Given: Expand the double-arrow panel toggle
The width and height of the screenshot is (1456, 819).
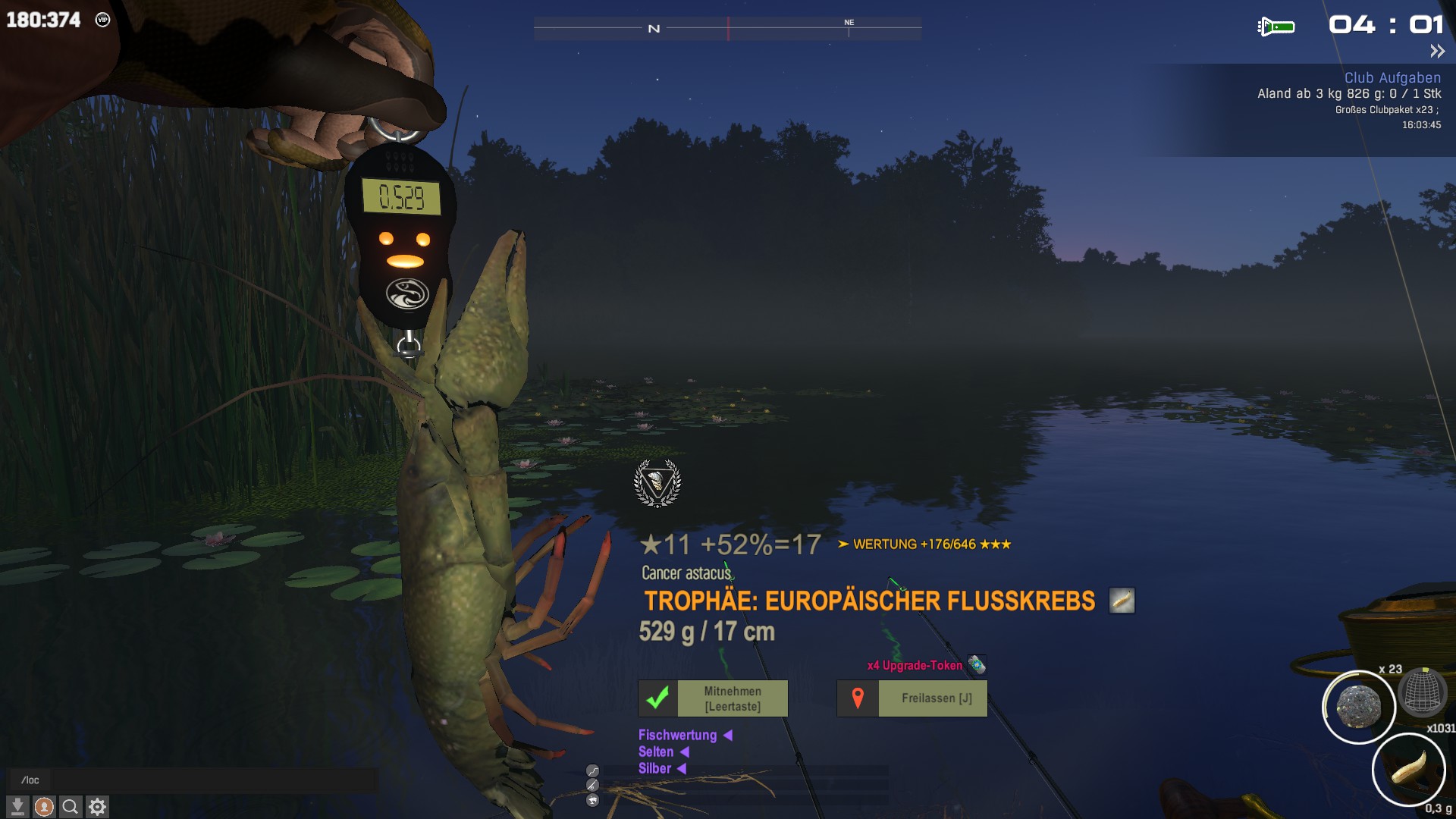Looking at the screenshot, I should [1437, 52].
